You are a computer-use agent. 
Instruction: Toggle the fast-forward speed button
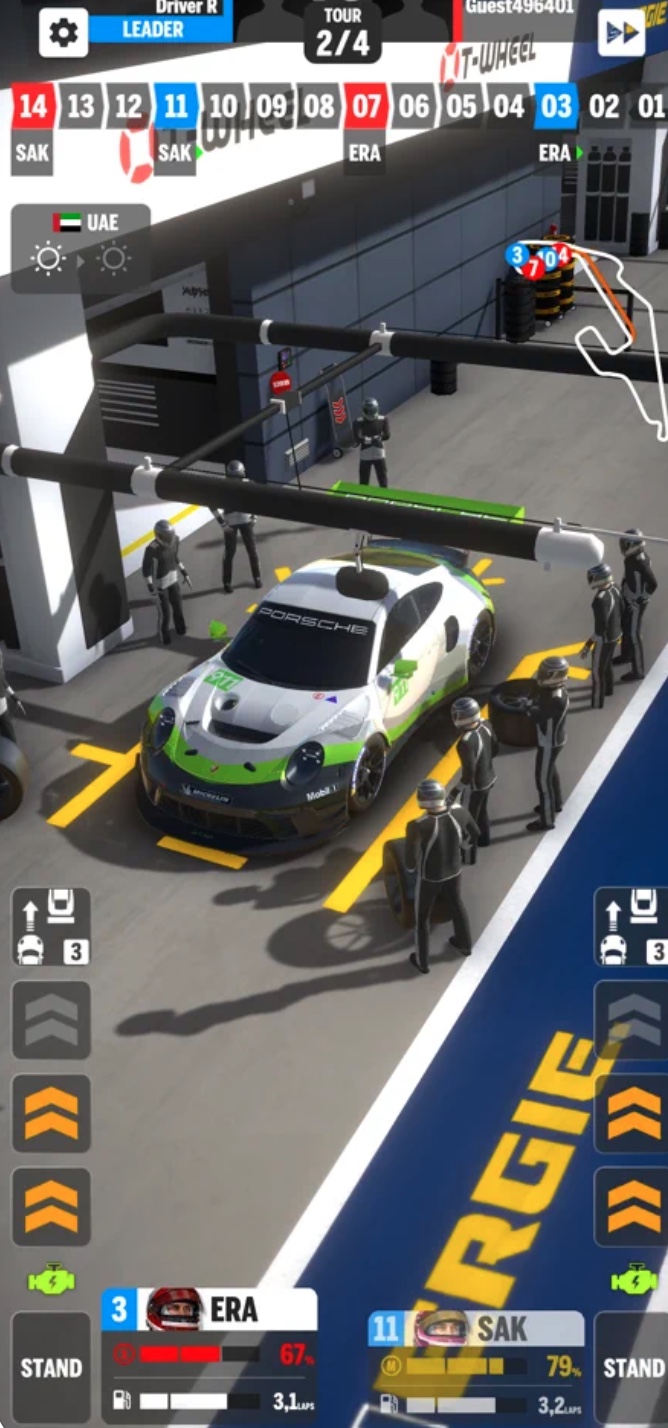click(621, 33)
